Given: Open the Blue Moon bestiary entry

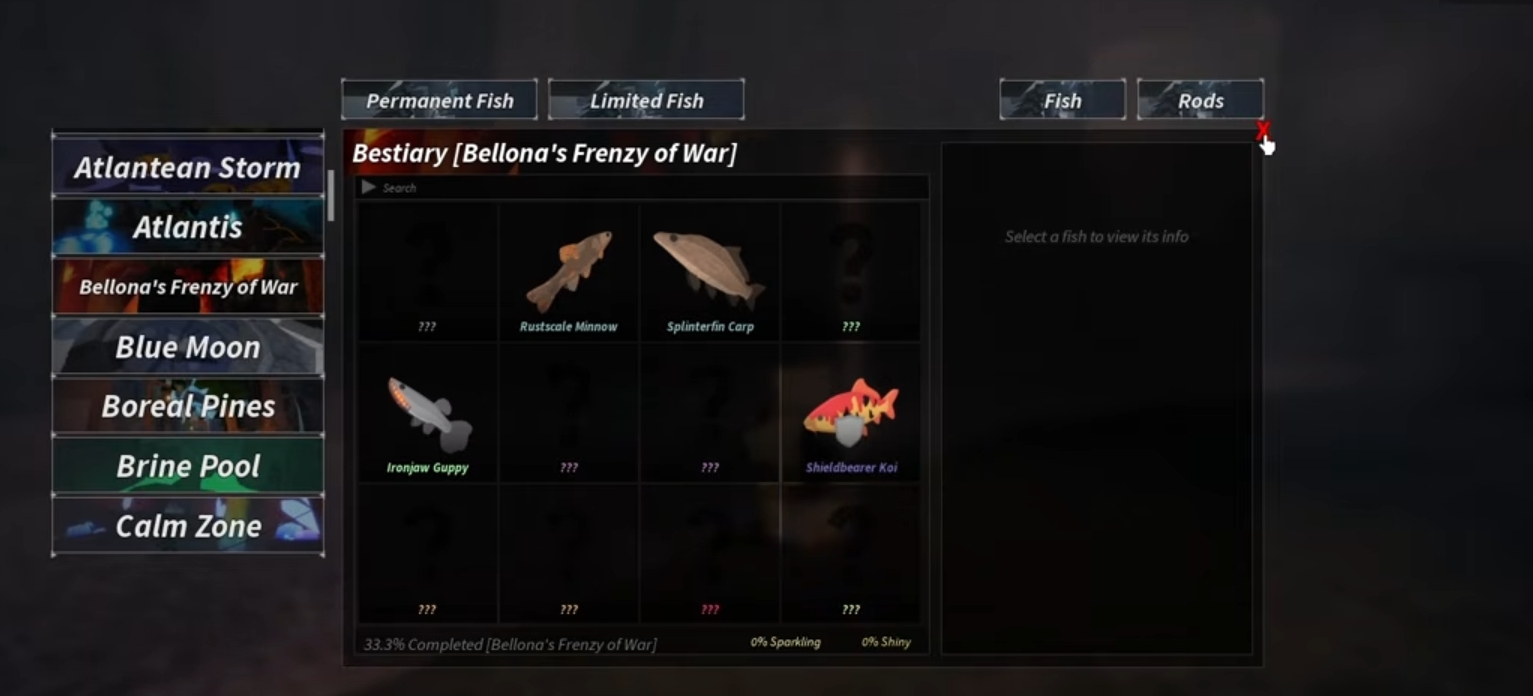Looking at the screenshot, I should (x=188, y=347).
